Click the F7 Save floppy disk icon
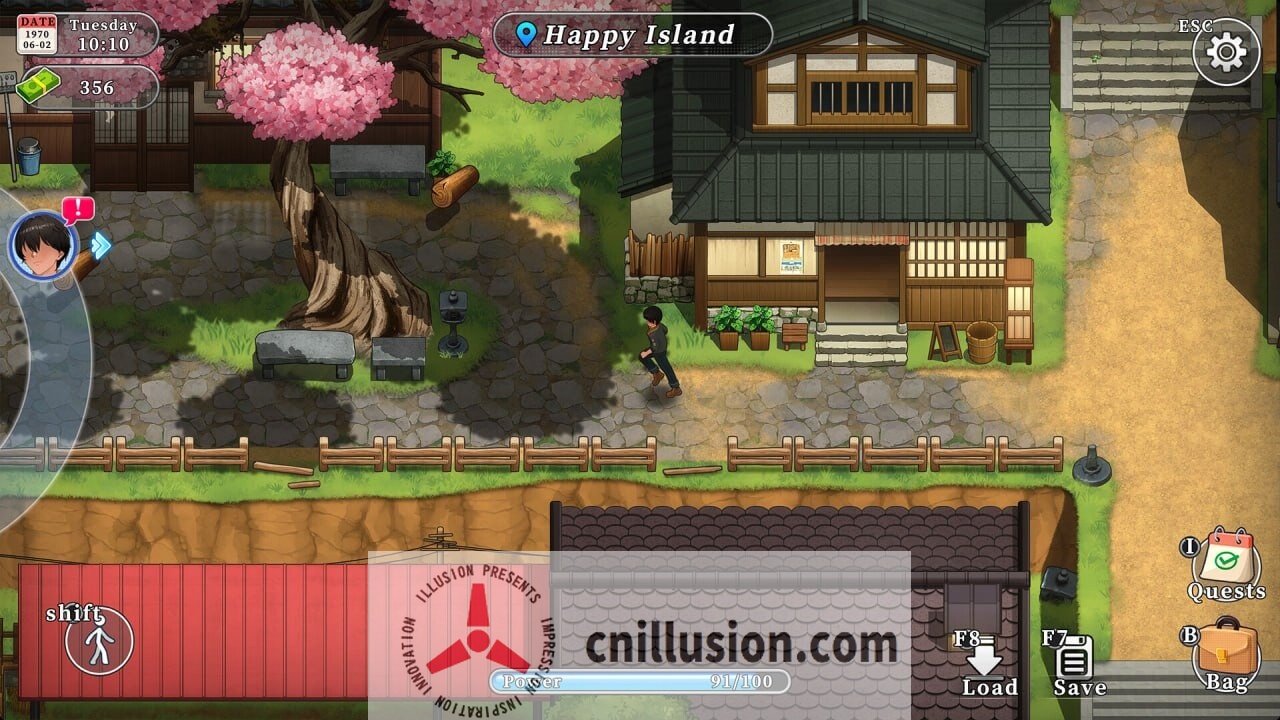Screen dimensions: 1280x720 [1076, 655]
